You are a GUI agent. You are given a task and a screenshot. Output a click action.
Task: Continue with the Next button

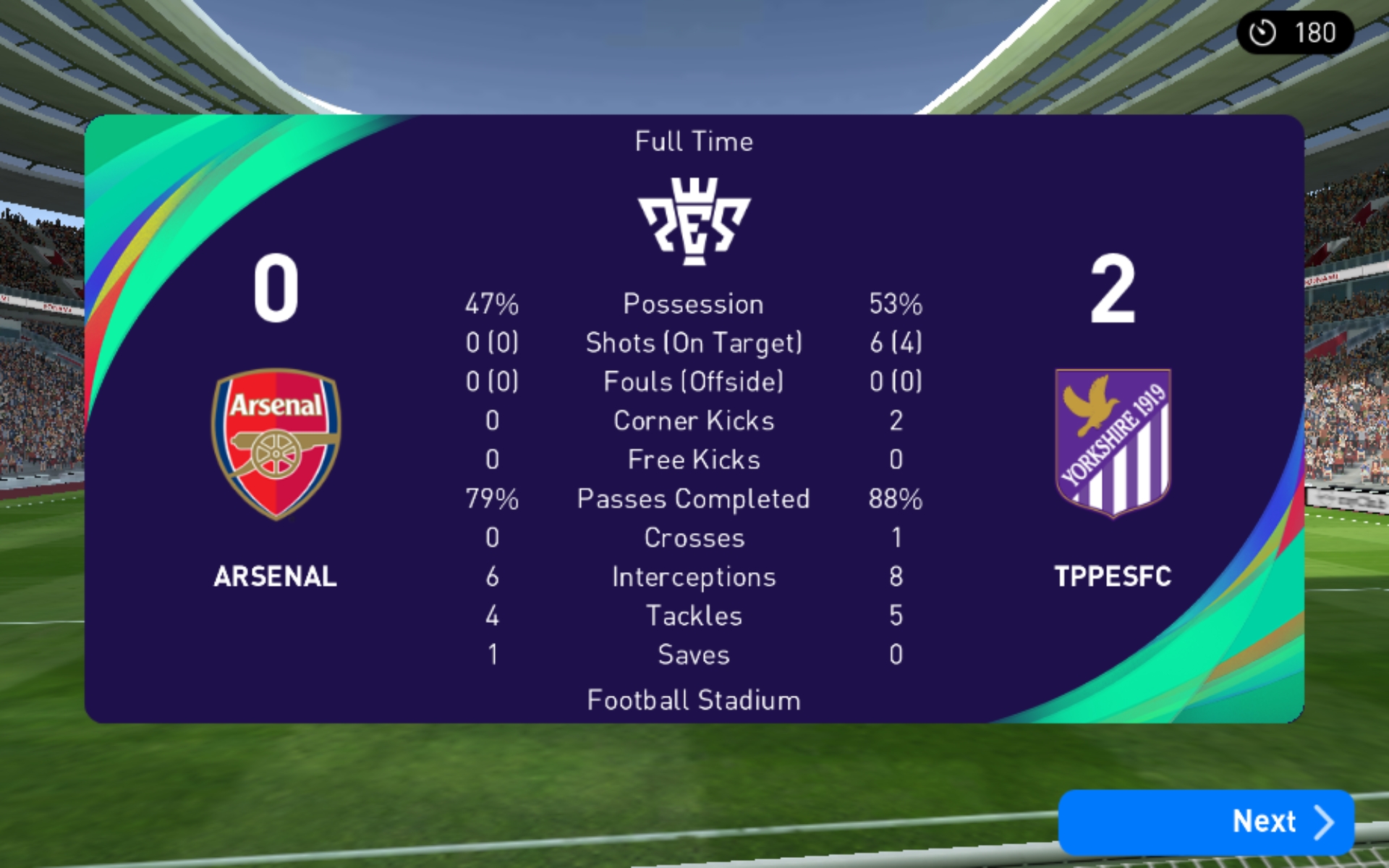(x=1205, y=822)
